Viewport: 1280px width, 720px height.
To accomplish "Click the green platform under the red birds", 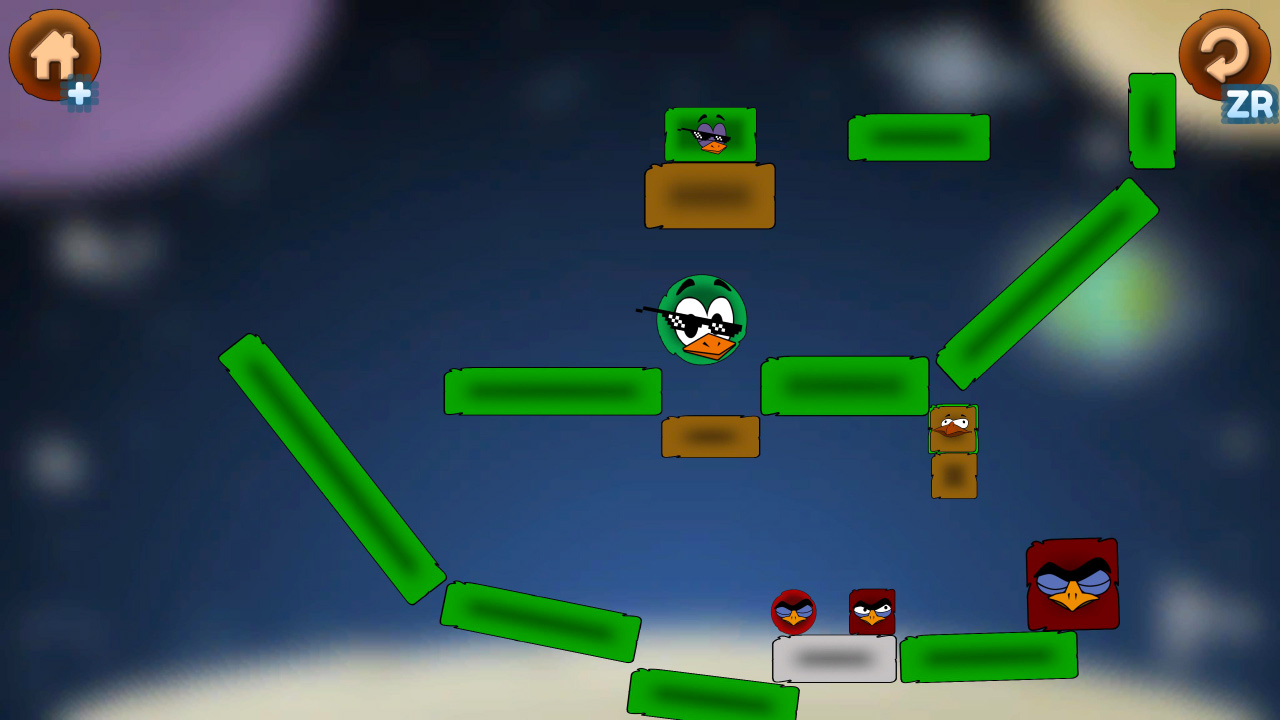I will tap(988, 658).
